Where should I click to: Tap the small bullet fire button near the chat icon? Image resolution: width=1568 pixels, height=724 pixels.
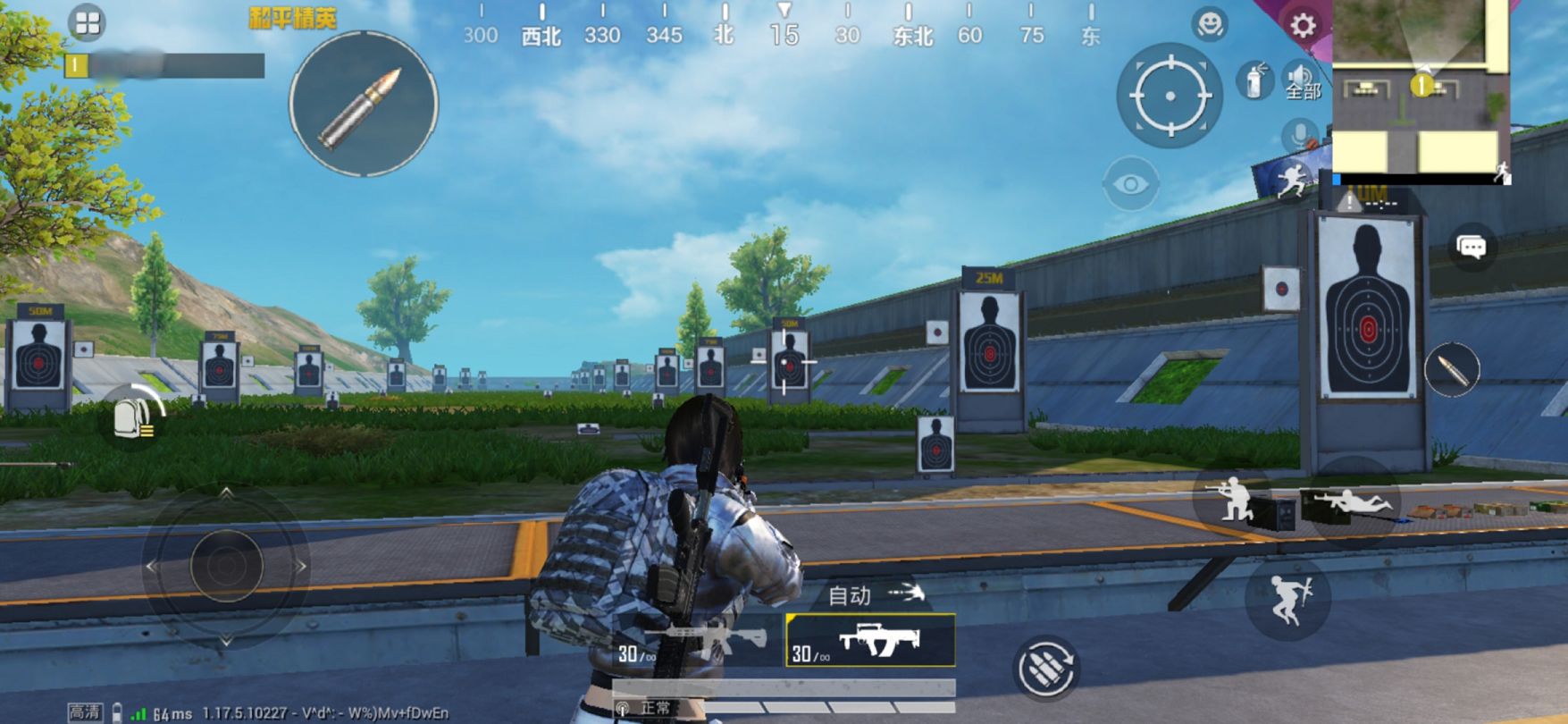(x=1452, y=368)
